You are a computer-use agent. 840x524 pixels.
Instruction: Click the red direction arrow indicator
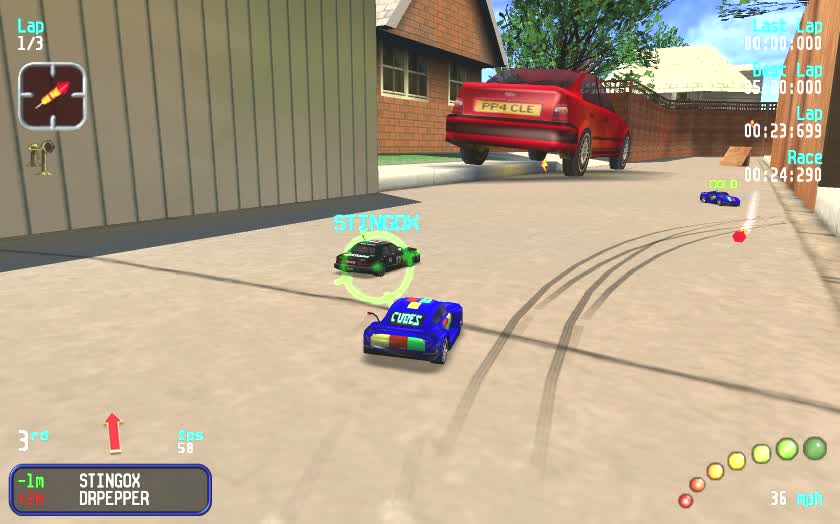pyautogui.click(x=113, y=432)
